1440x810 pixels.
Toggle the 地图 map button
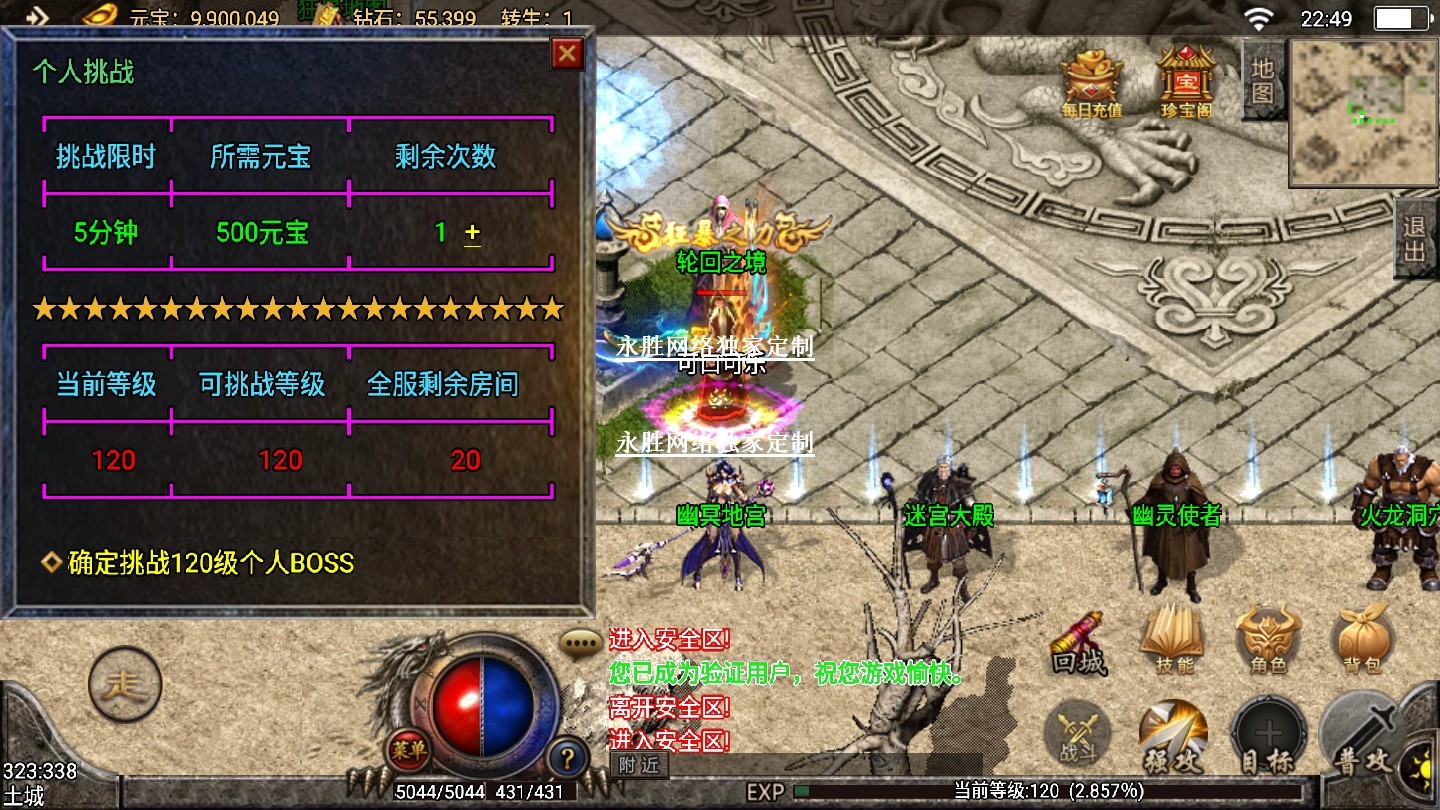tap(1262, 80)
